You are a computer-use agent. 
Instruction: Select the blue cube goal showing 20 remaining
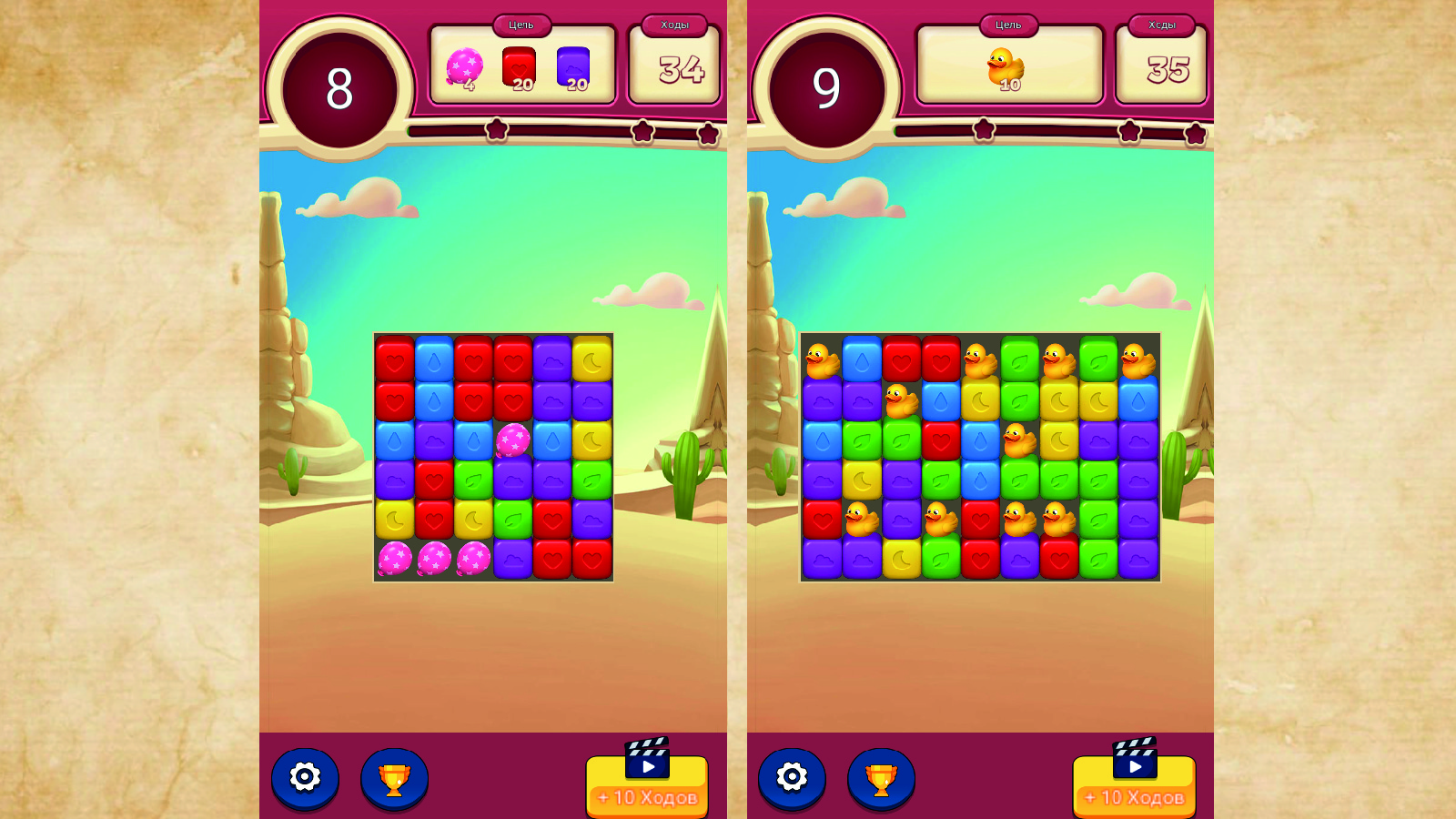(x=572, y=66)
